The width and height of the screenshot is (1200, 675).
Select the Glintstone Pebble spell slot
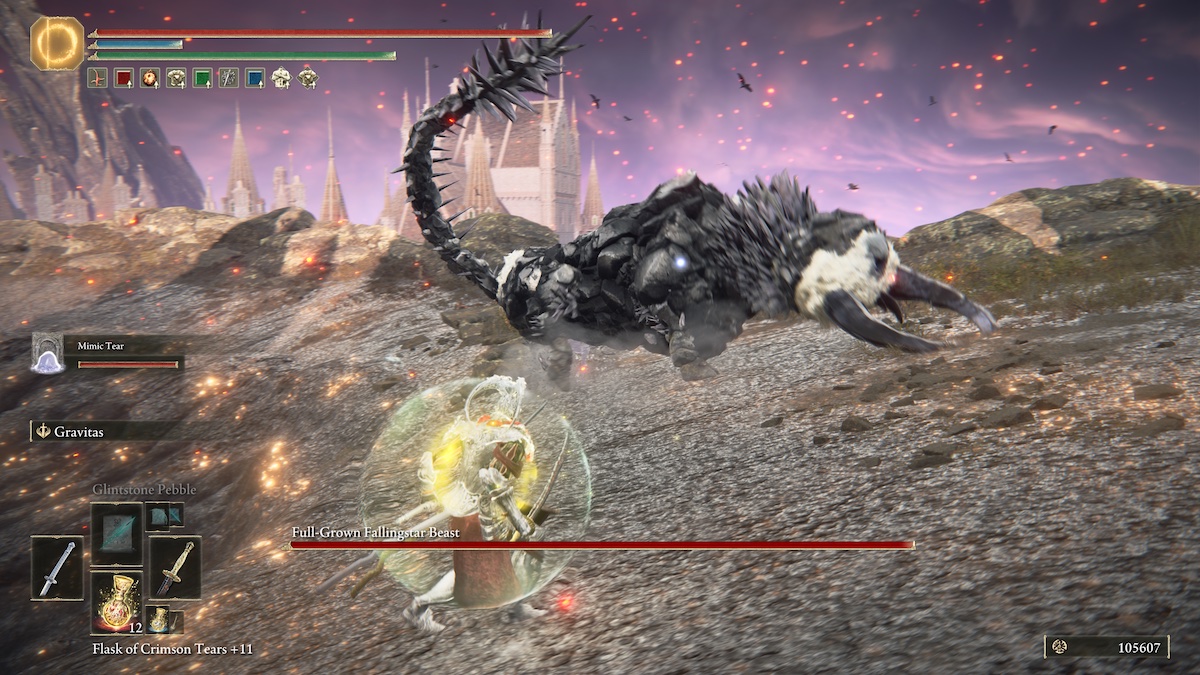(116, 533)
